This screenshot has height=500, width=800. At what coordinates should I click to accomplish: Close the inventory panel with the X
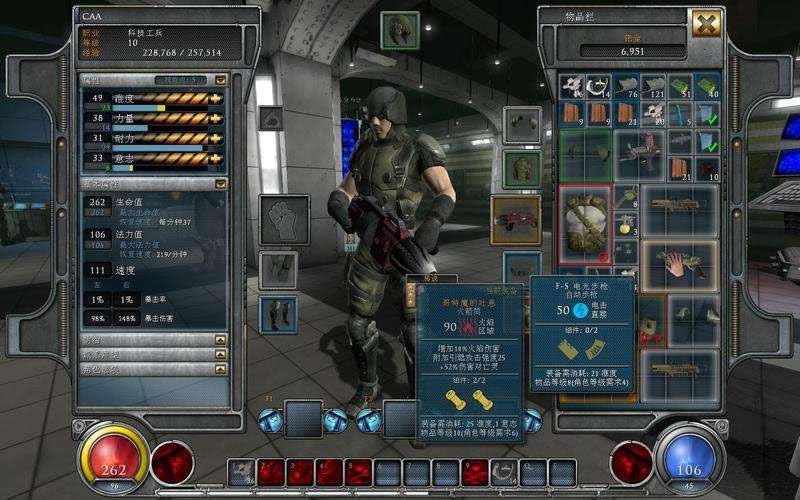(706, 24)
